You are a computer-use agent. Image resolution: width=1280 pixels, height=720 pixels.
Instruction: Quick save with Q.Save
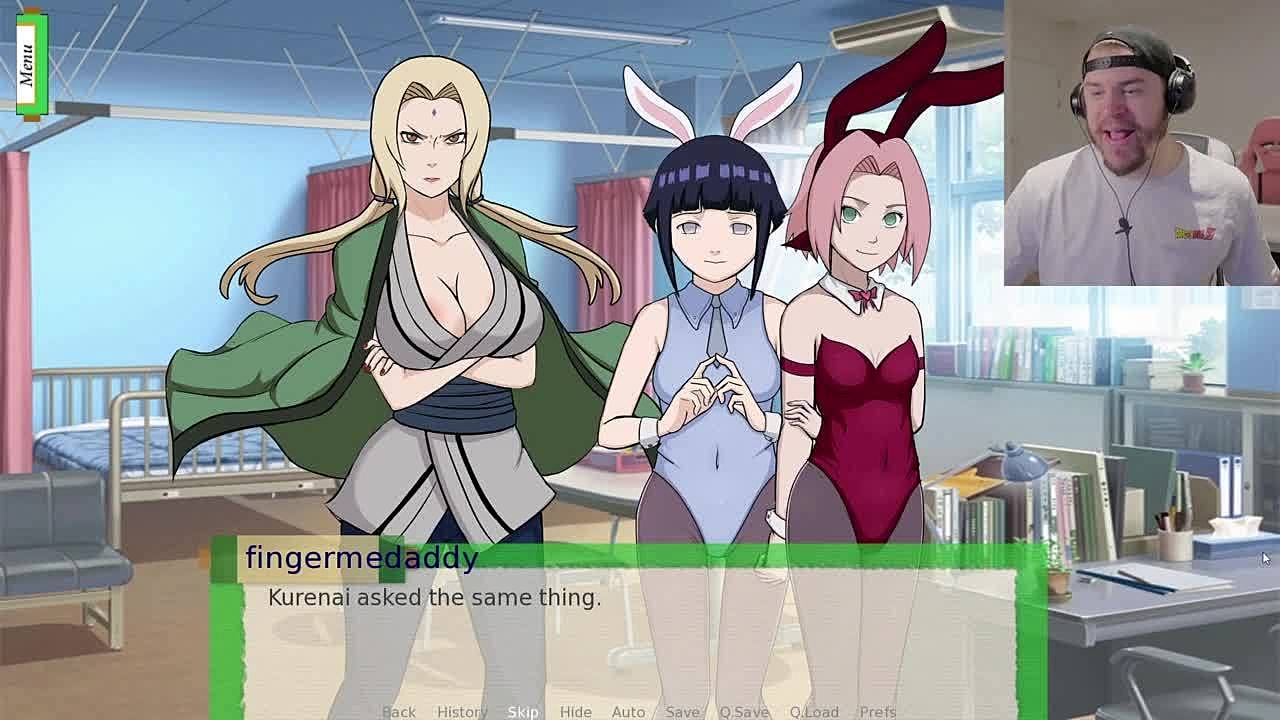[x=744, y=711]
